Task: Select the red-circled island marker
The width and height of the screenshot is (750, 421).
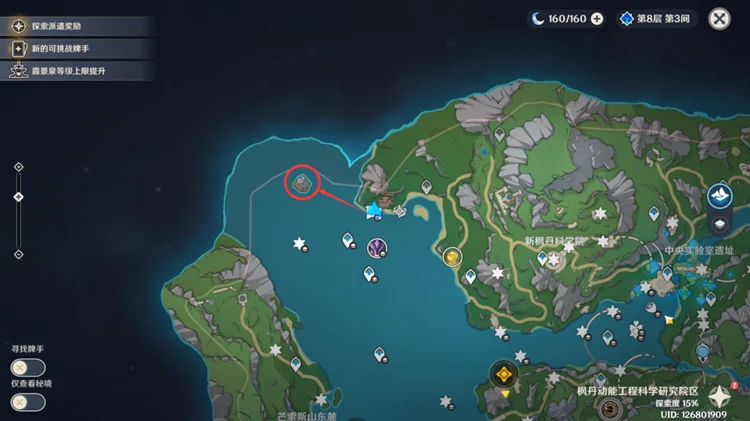Action: coord(302,182)
